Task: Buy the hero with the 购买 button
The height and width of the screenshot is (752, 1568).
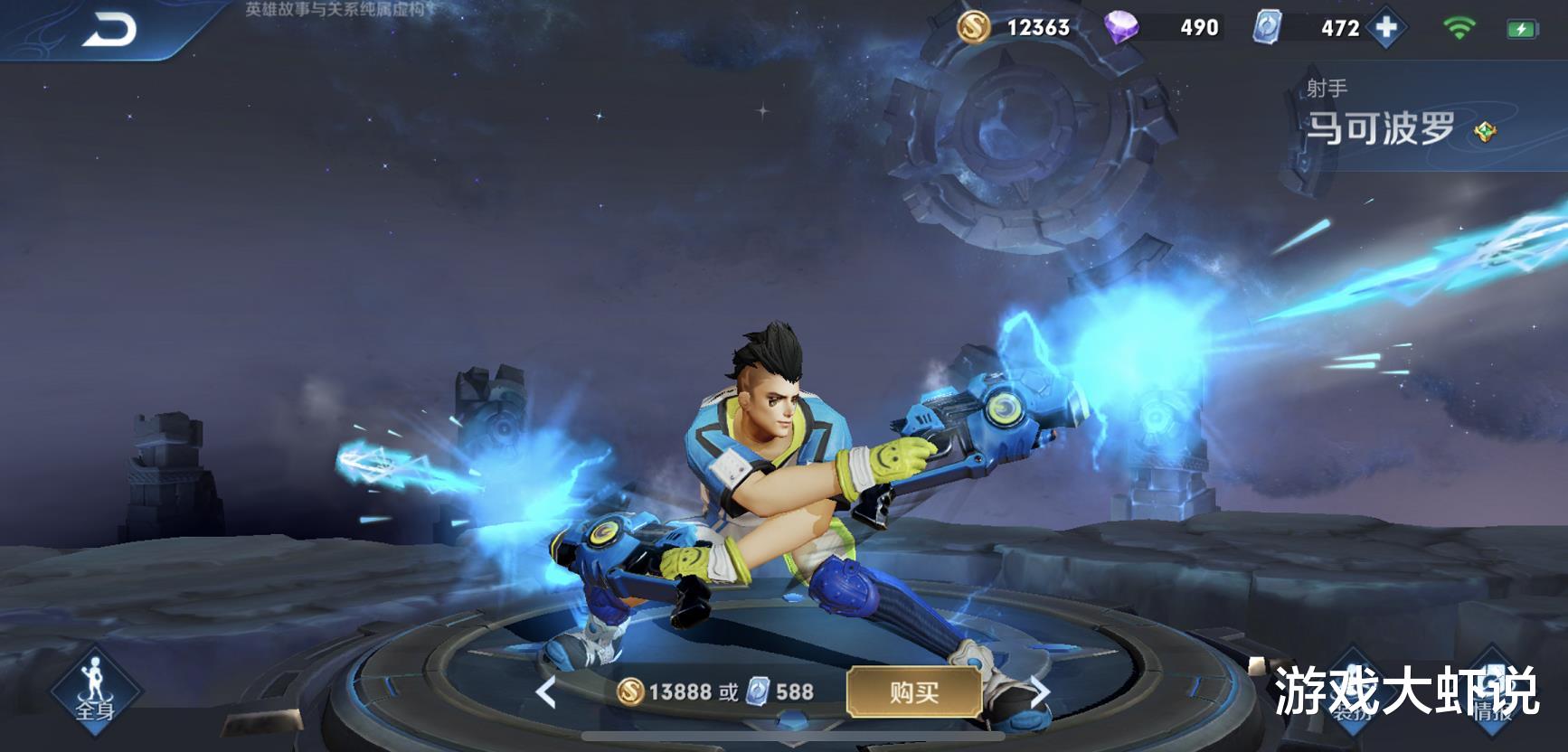Action: [x=914, y=692]
